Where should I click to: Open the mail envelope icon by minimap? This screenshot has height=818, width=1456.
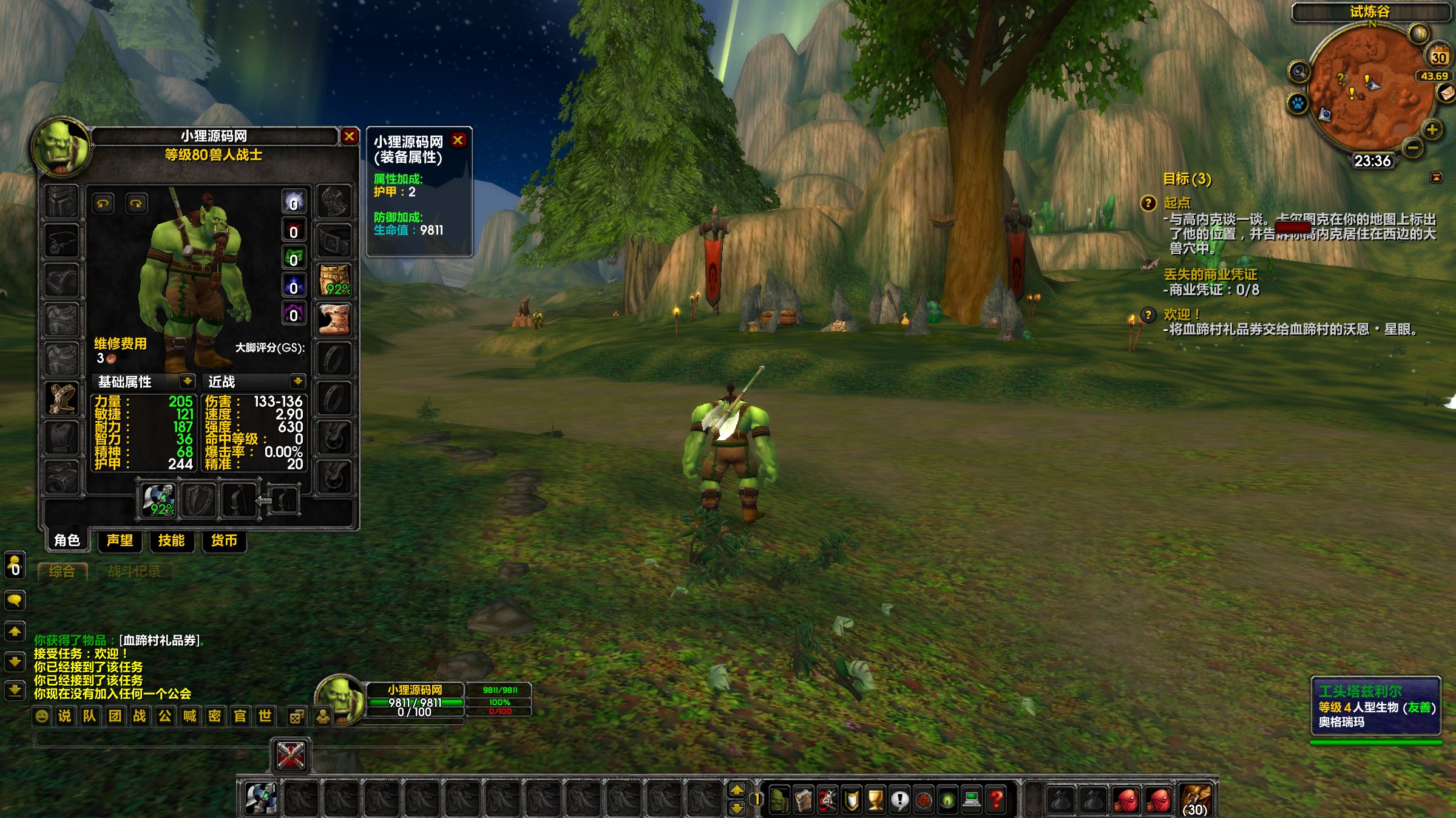(x=1447, y=93)
